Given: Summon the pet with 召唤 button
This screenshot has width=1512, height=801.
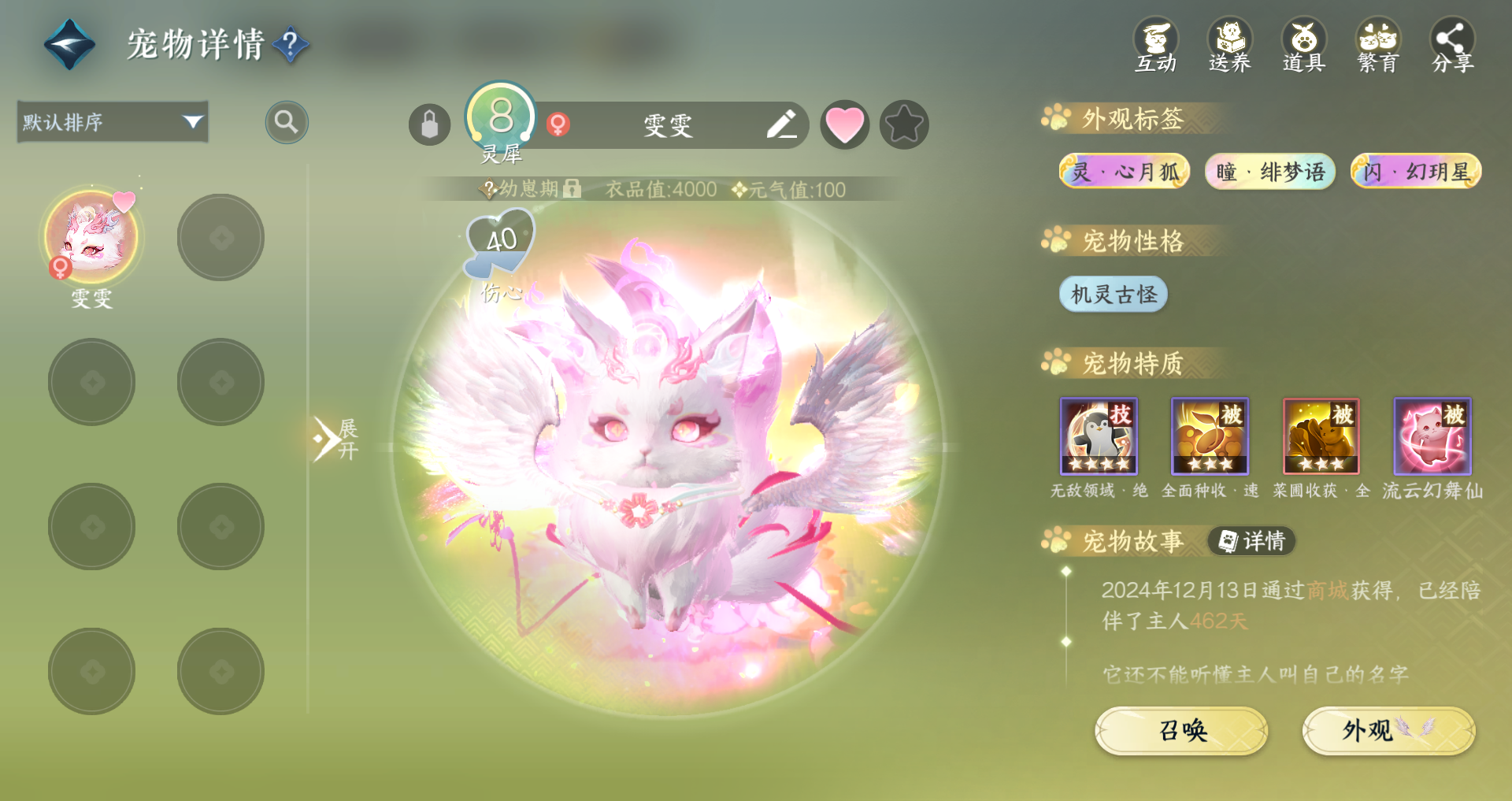Looking at the screenshot, I should pos(1181,731).
